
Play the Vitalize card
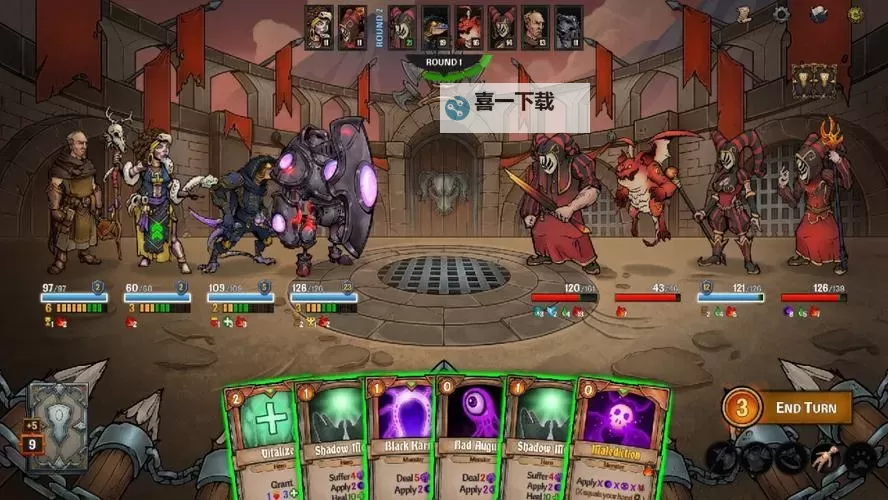(258, 440)
